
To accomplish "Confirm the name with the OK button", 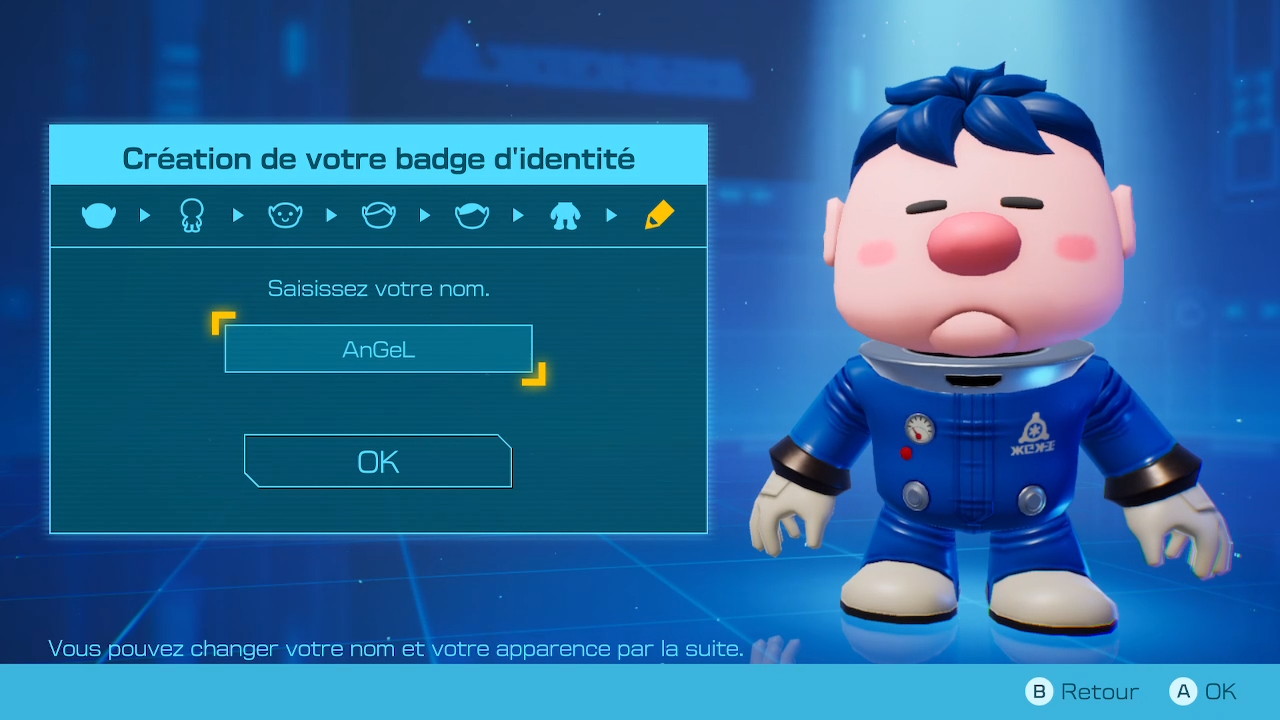I will click(x=378, y=461).
